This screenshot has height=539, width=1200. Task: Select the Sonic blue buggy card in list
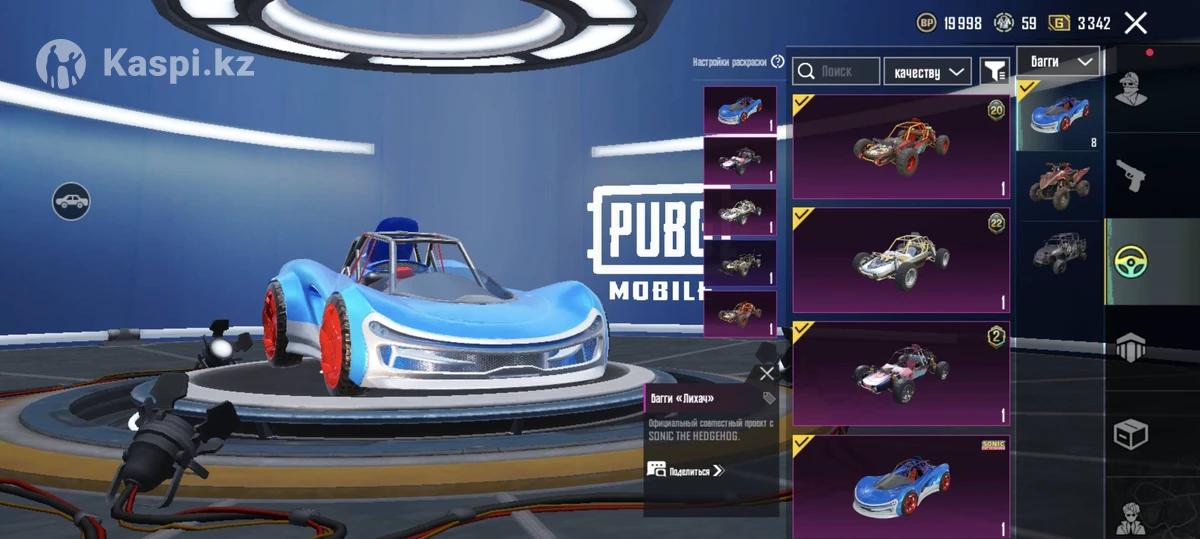900,484
